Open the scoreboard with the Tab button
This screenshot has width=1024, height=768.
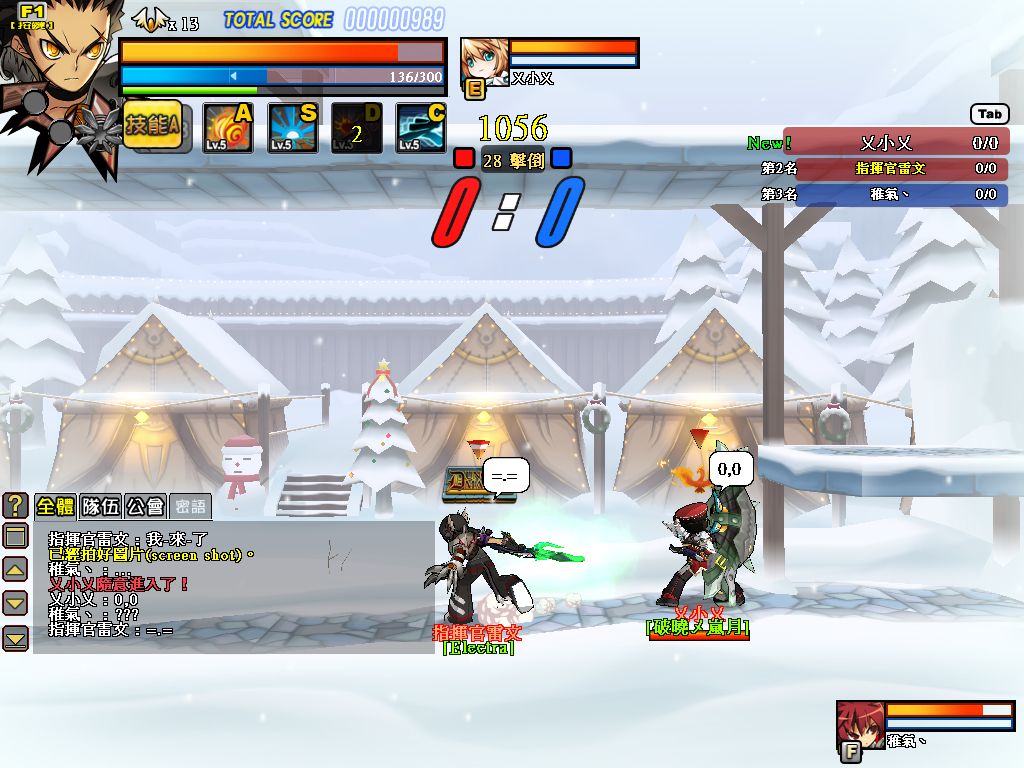pyautogui.click(x=989, y=115)
